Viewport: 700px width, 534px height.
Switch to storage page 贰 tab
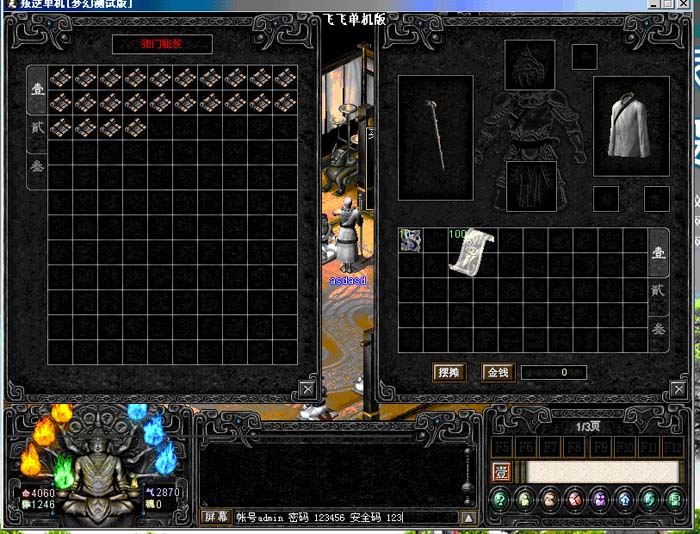coord(37,127)
